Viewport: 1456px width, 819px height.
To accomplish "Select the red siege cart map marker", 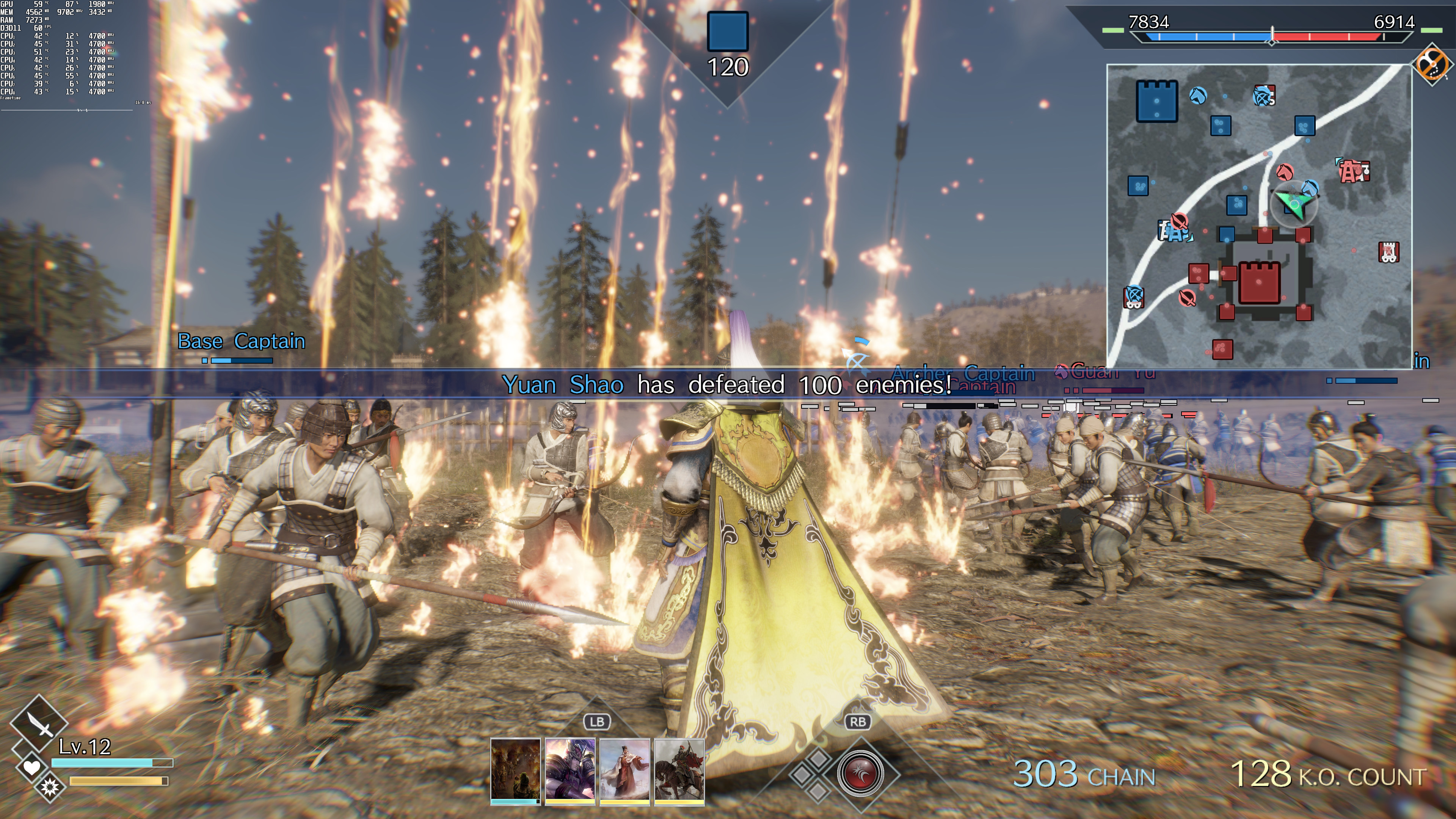I will pos(1388,251).
